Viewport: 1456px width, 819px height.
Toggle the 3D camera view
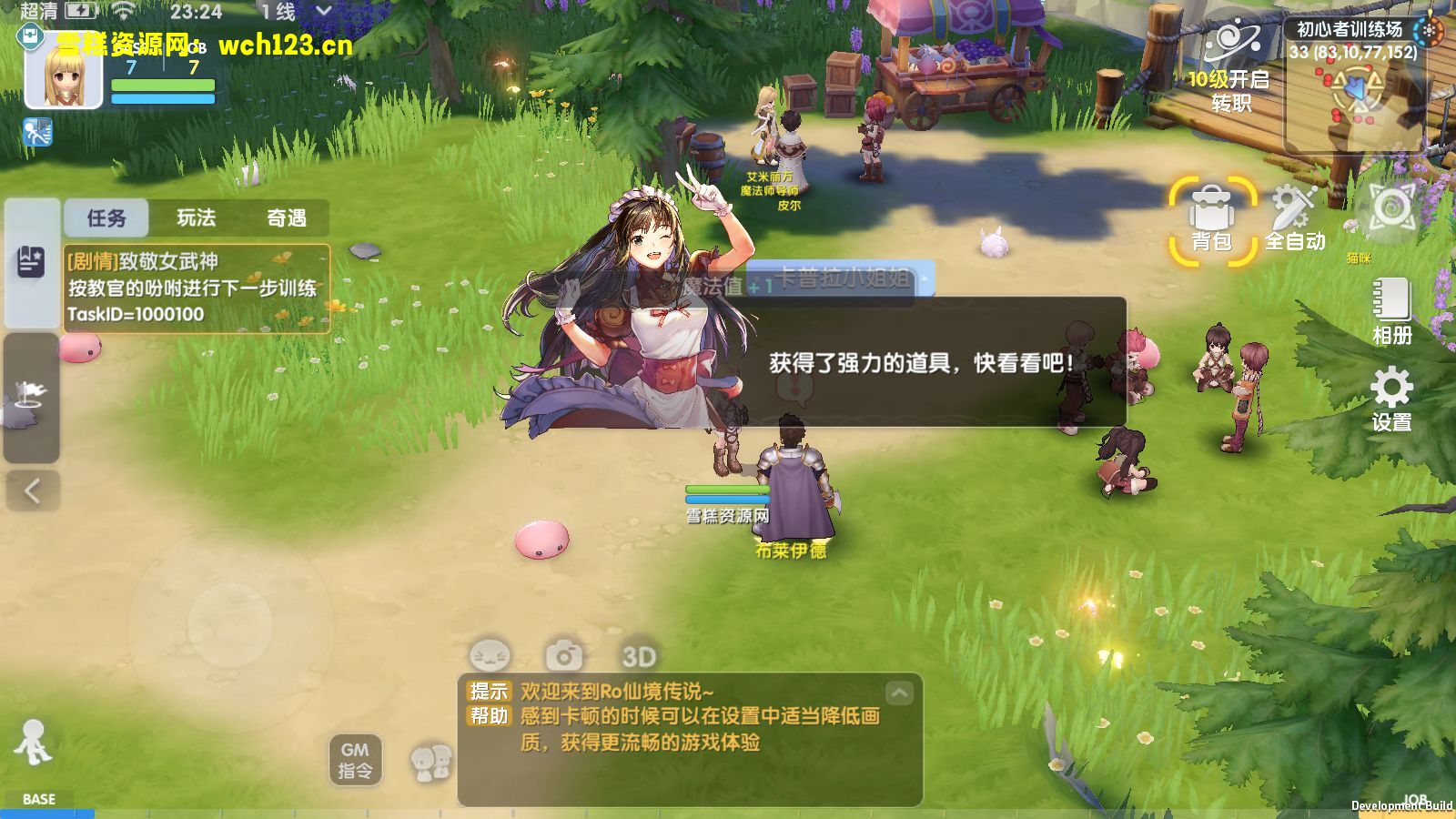point(637,653)
